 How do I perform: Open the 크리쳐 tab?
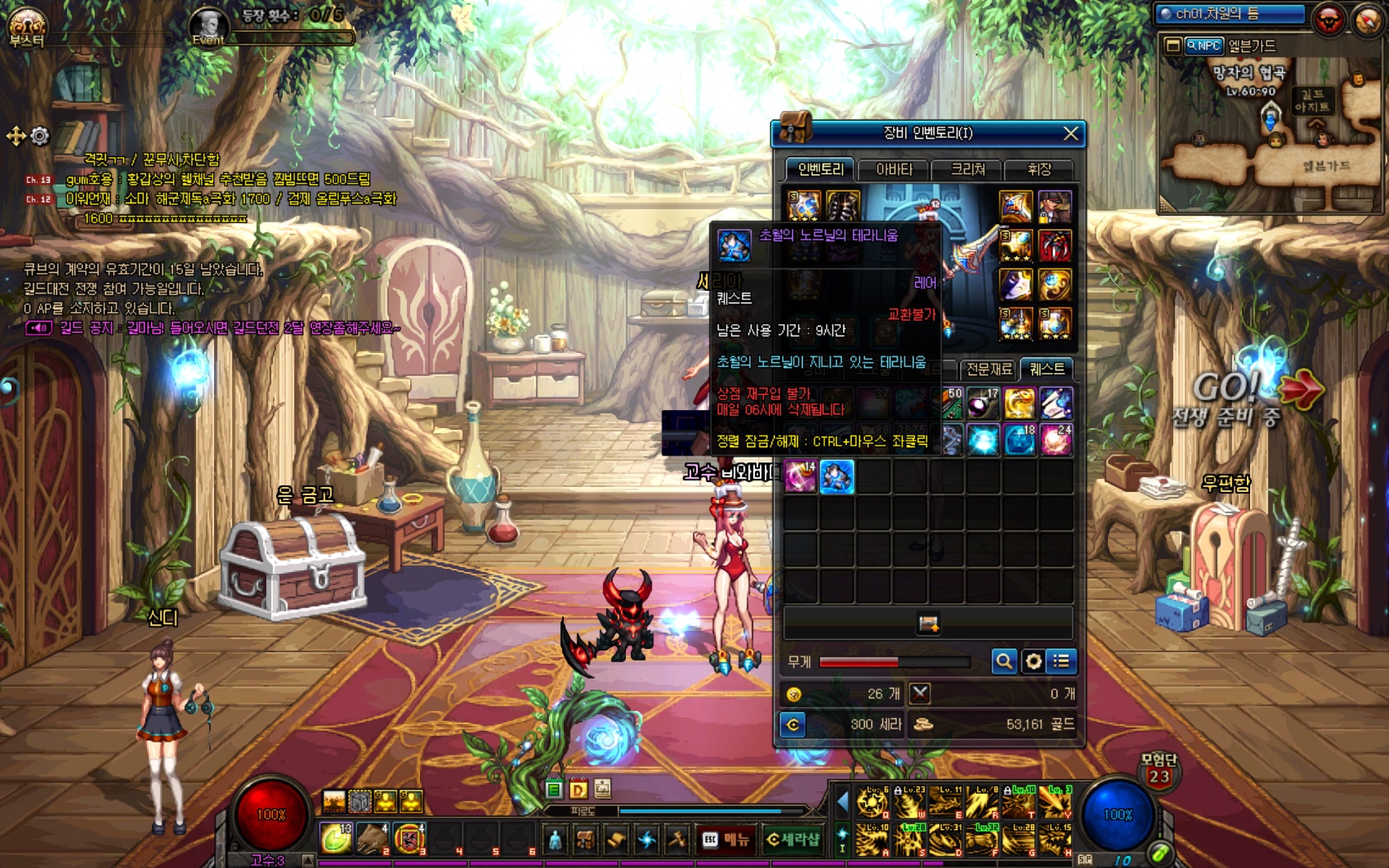click(x=967, y=169)
